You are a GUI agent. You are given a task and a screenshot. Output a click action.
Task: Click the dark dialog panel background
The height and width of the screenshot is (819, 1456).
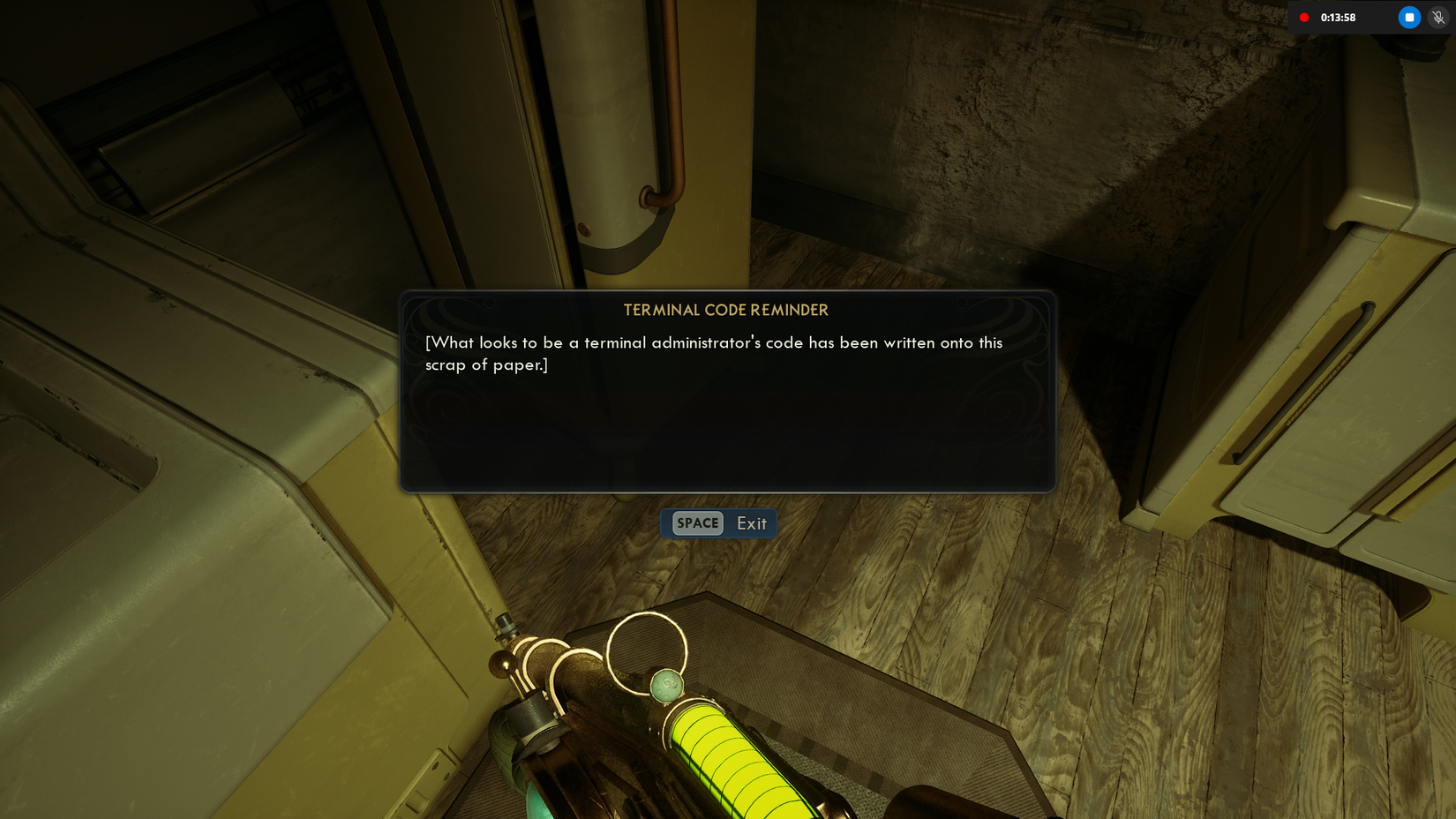(726, 432)
